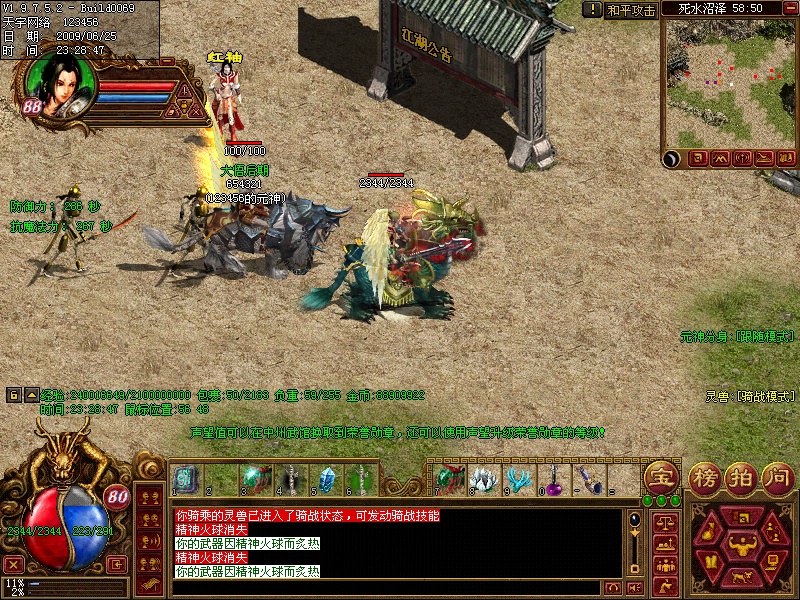Open the 拍 auction button
800x600 pixels.
742,475
